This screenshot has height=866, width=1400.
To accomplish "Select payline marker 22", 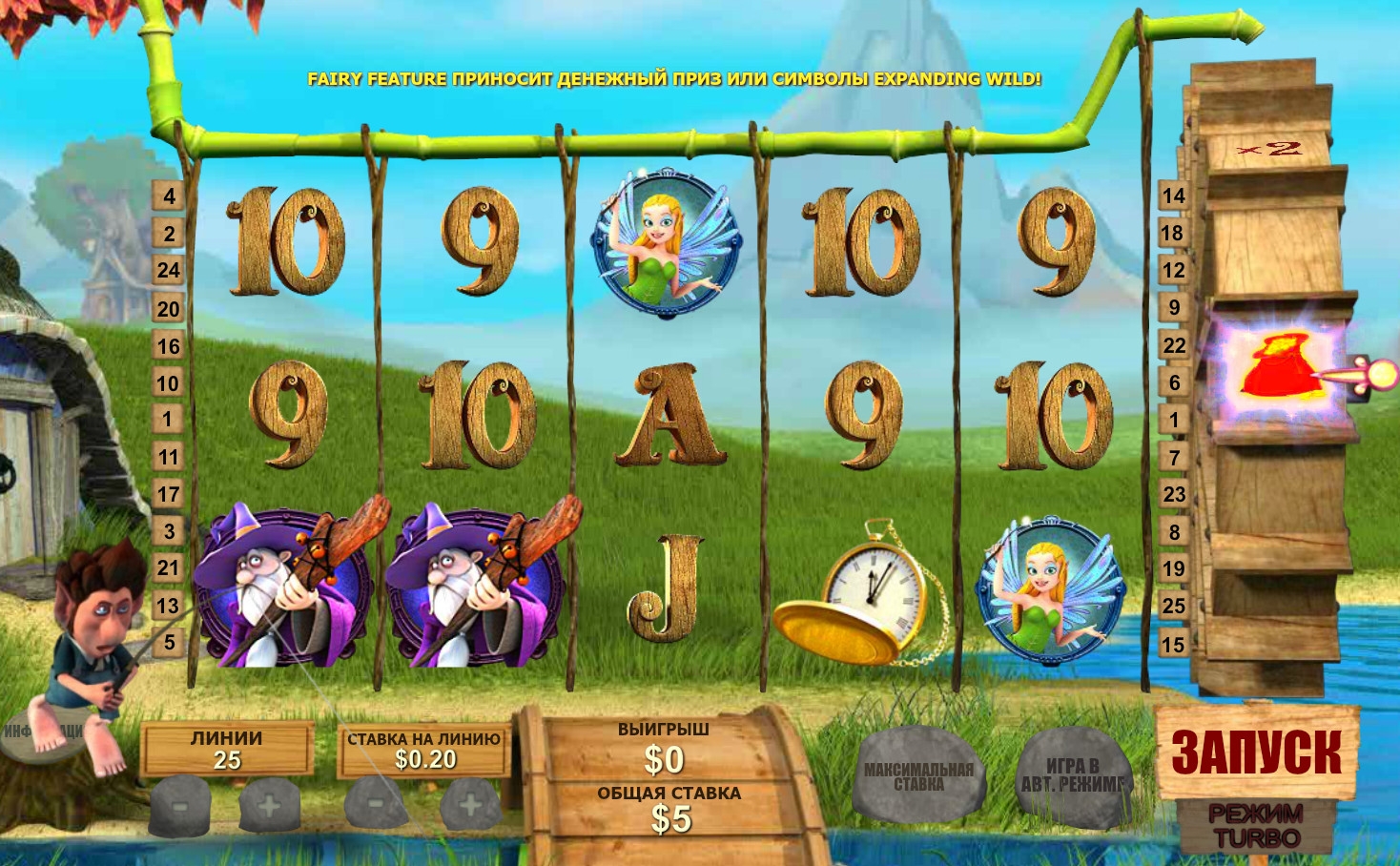I will pos(1173,345).
